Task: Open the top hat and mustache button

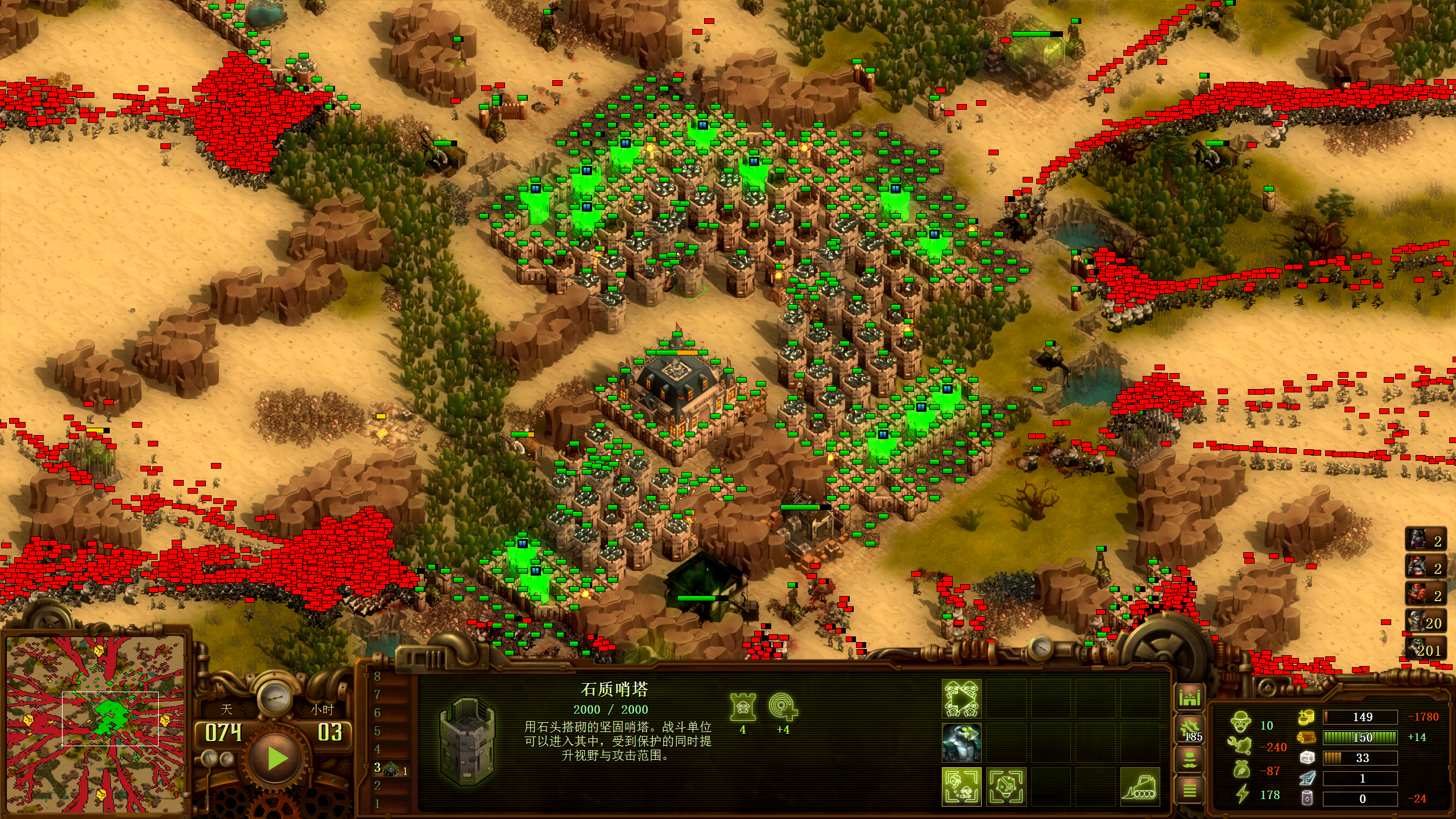Action: (1189, 759)
